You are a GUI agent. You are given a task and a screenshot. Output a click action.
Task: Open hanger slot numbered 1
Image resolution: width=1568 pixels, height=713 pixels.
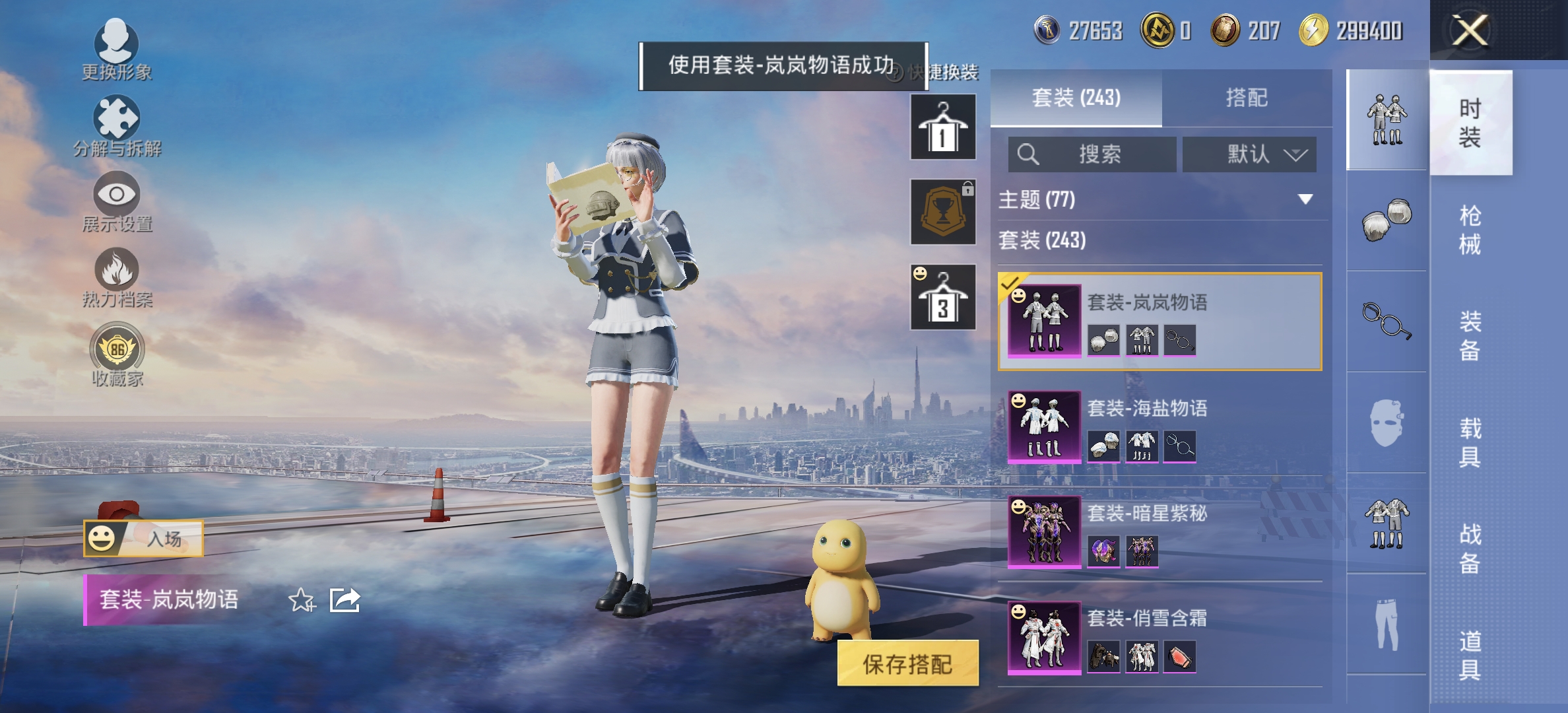pos(942,125)
